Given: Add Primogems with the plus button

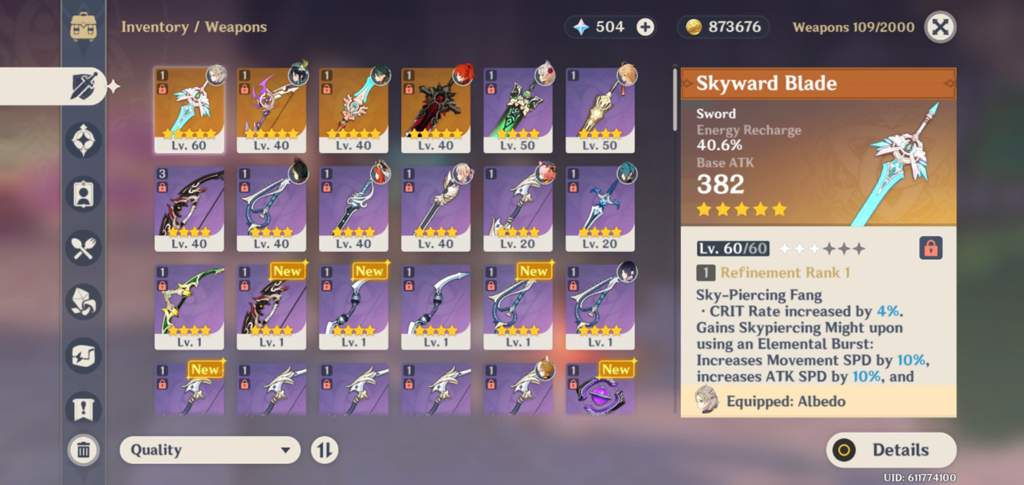Looking at the screenshot, I should point(646,27).
